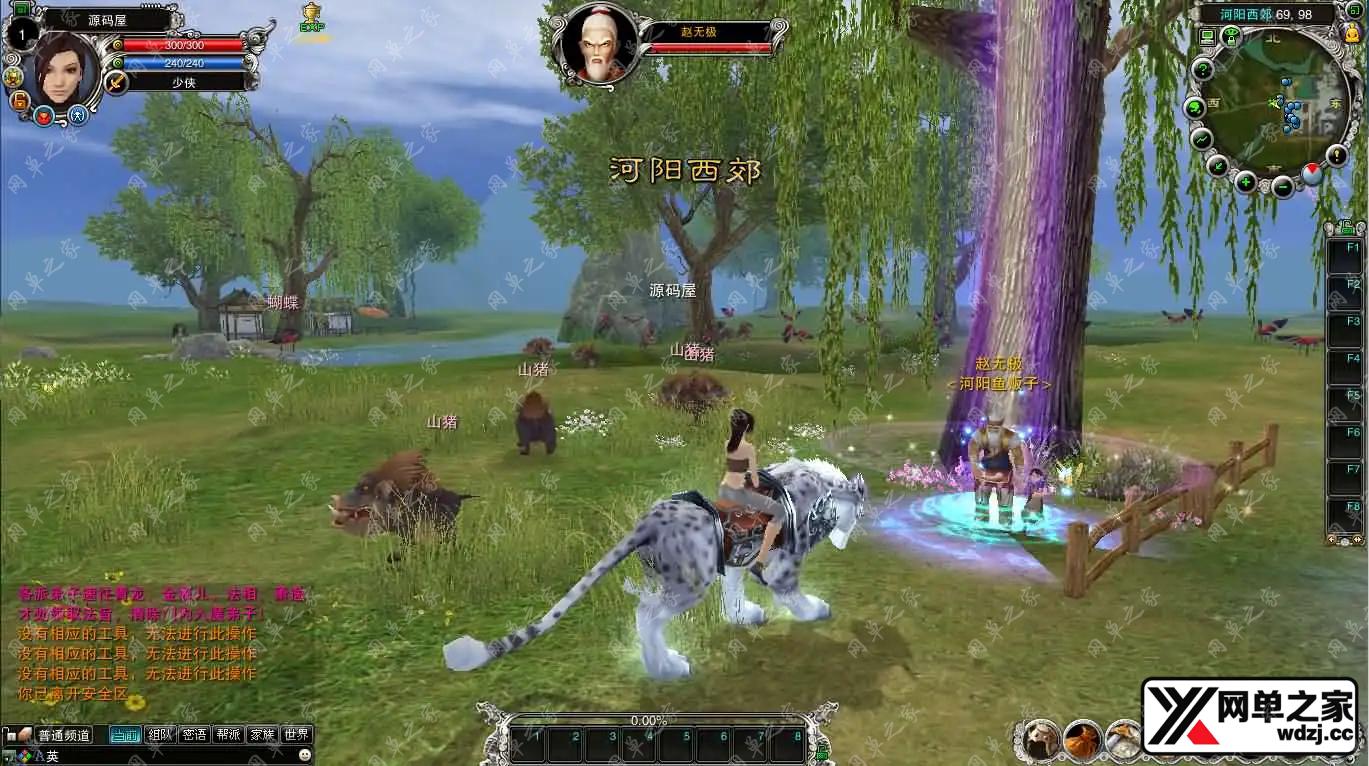This screenshot has height=766, width=1369.
Task: Click the sword icon next to 少侠
Action: pos(117,82)
